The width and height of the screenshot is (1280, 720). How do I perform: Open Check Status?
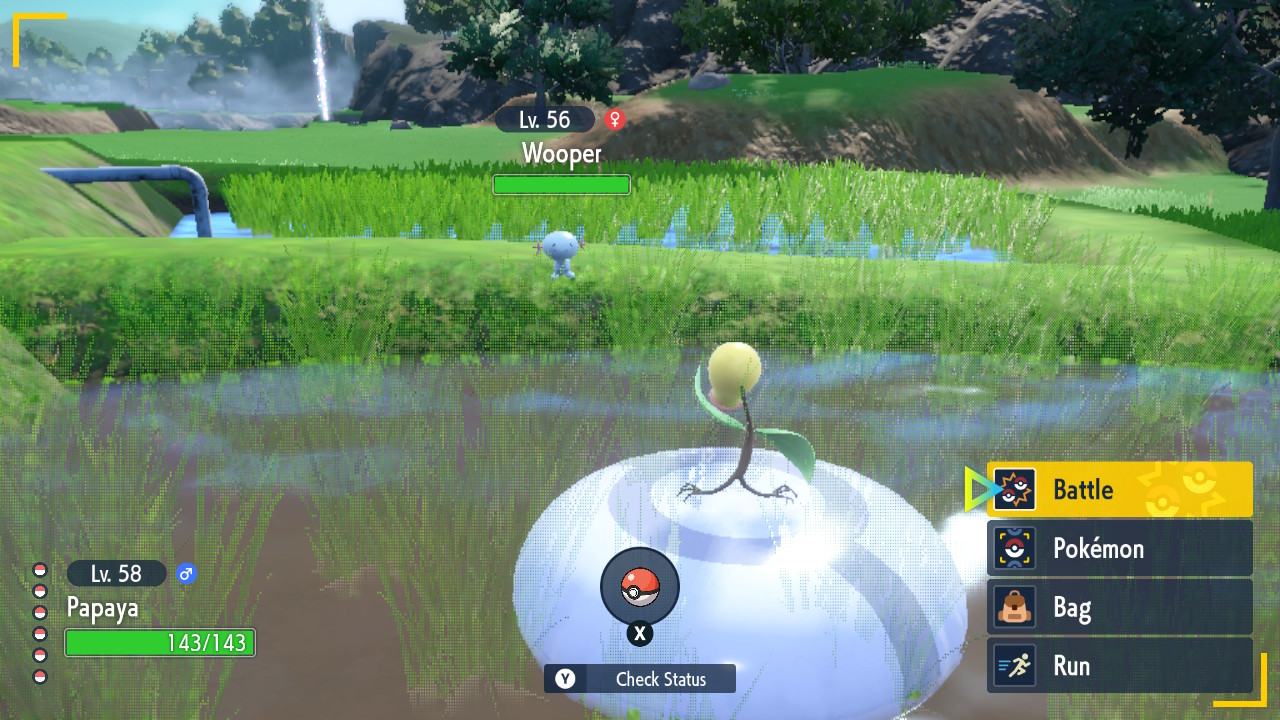[x=640, y=679]
